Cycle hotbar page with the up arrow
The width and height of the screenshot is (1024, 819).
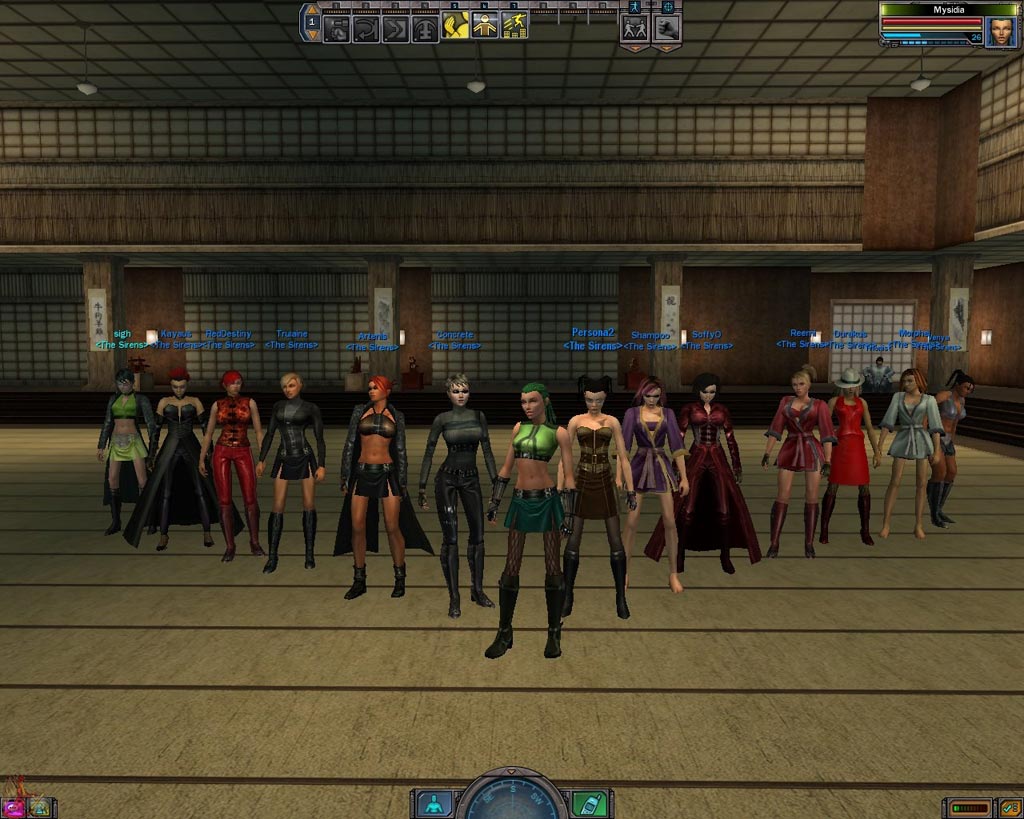pos(312,10)
